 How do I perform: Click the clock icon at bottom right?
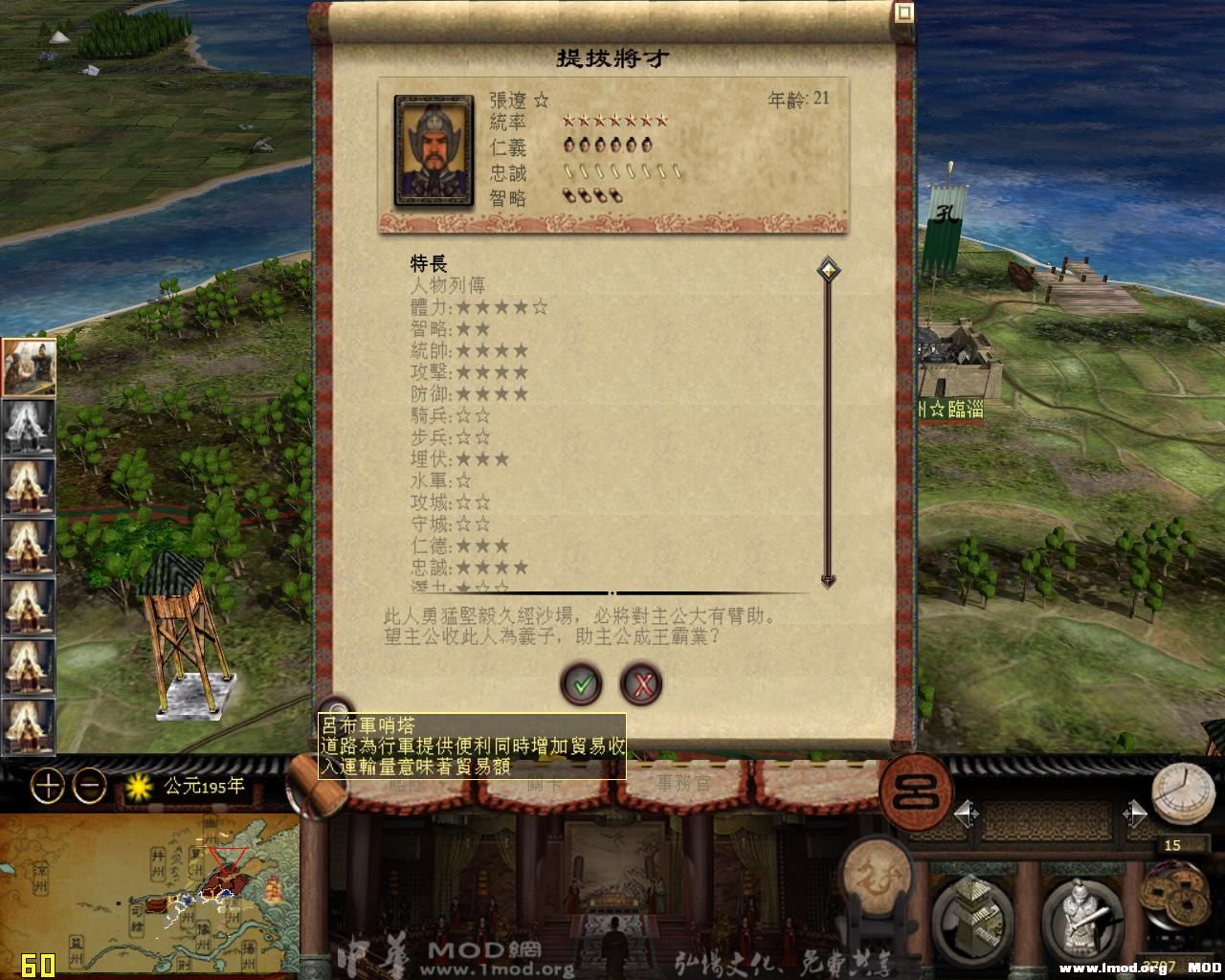(1185, 792)
